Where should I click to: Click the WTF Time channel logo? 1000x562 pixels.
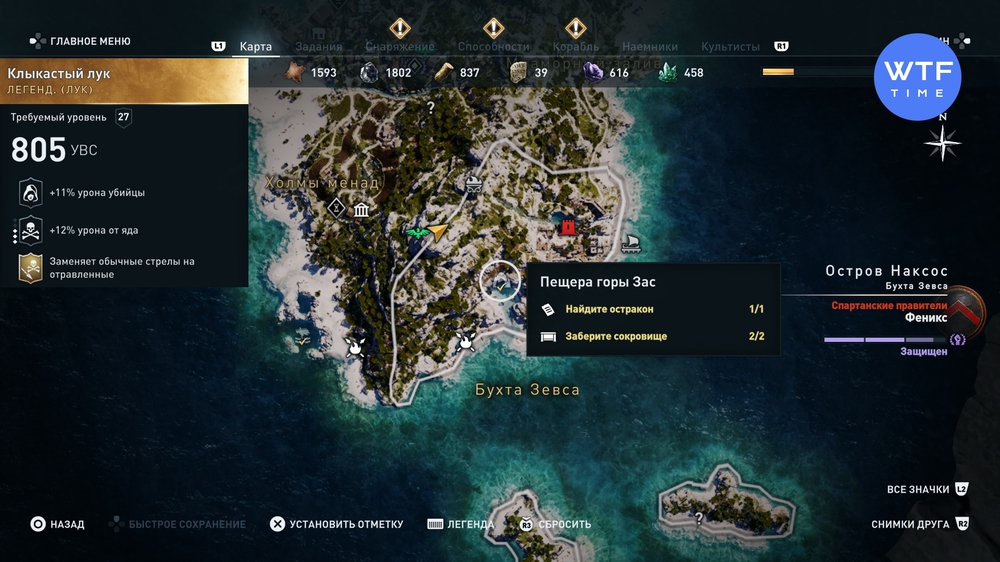click(x=917, y=77)
